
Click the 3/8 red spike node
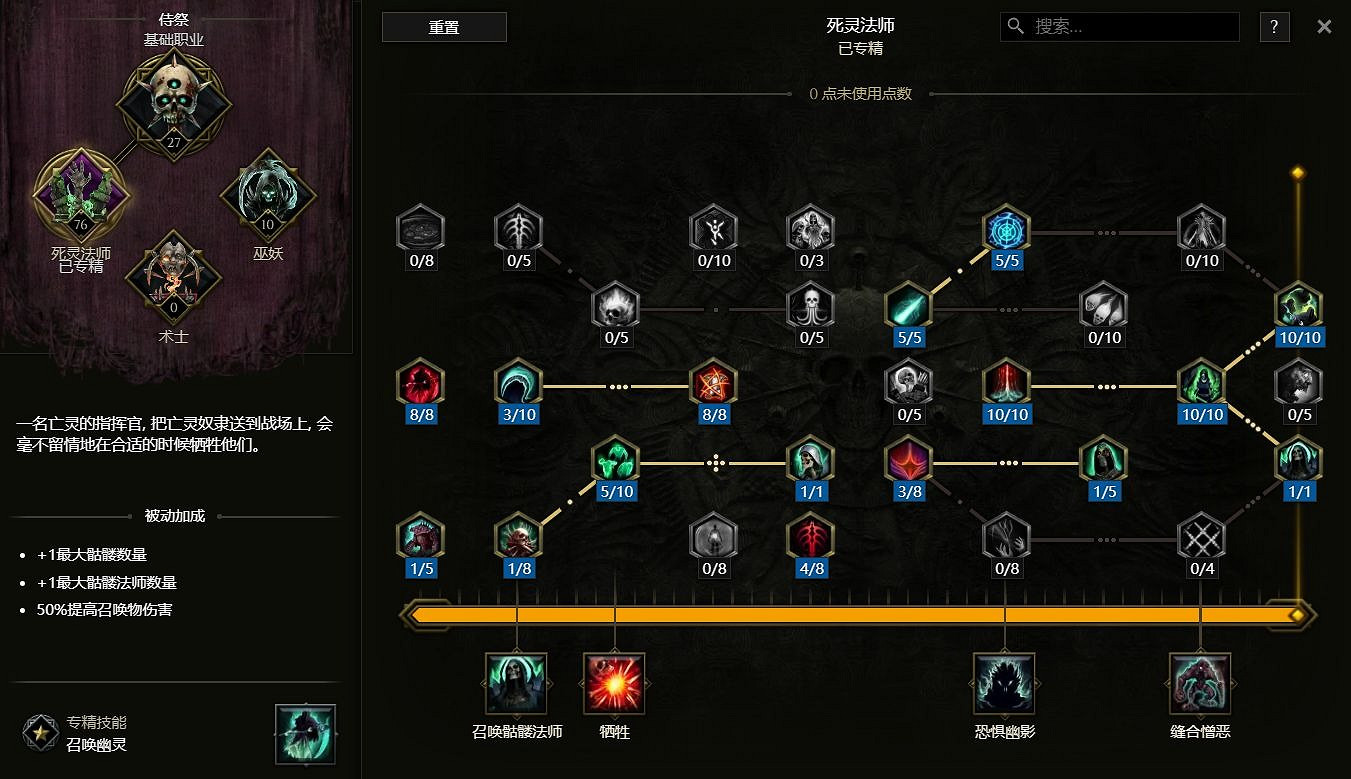(908, 460)
